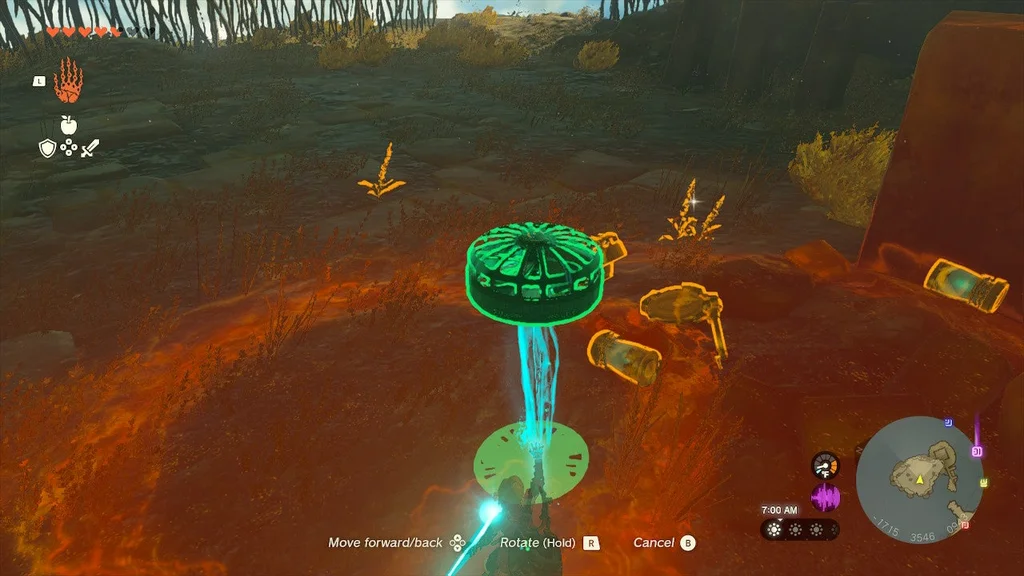
Task: Select the purple map marker on minimap
Action: [977, 451]
